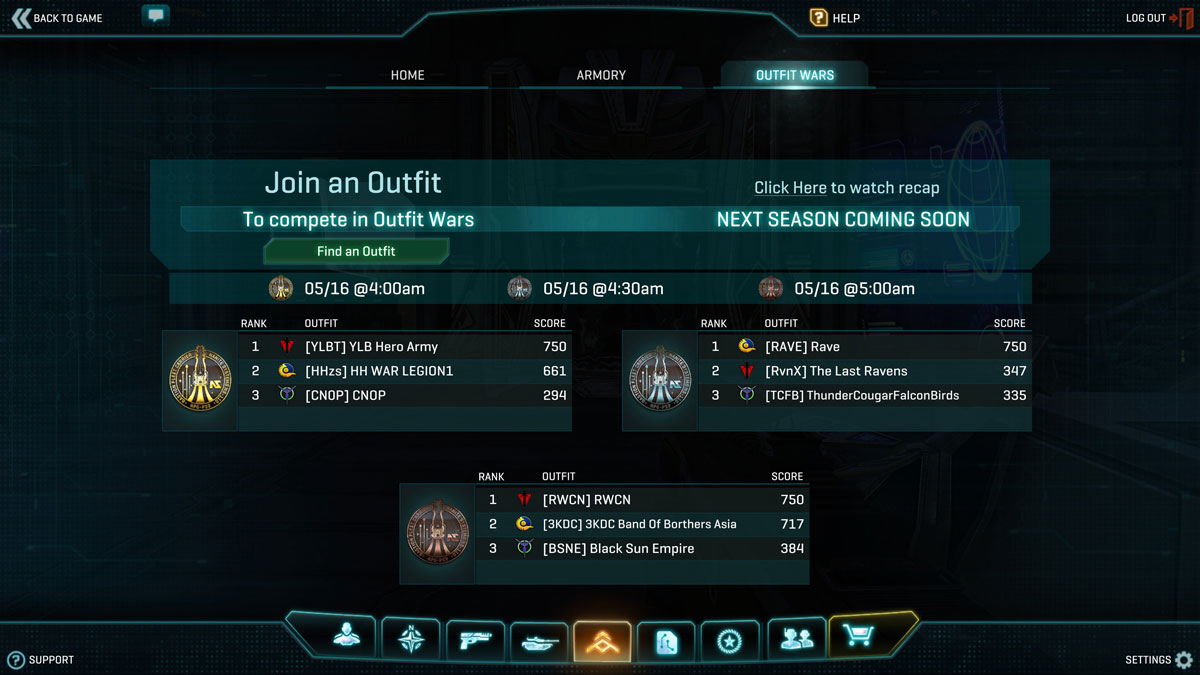Open the Settings gear
1200x675 pixels.
point(1159,660)
